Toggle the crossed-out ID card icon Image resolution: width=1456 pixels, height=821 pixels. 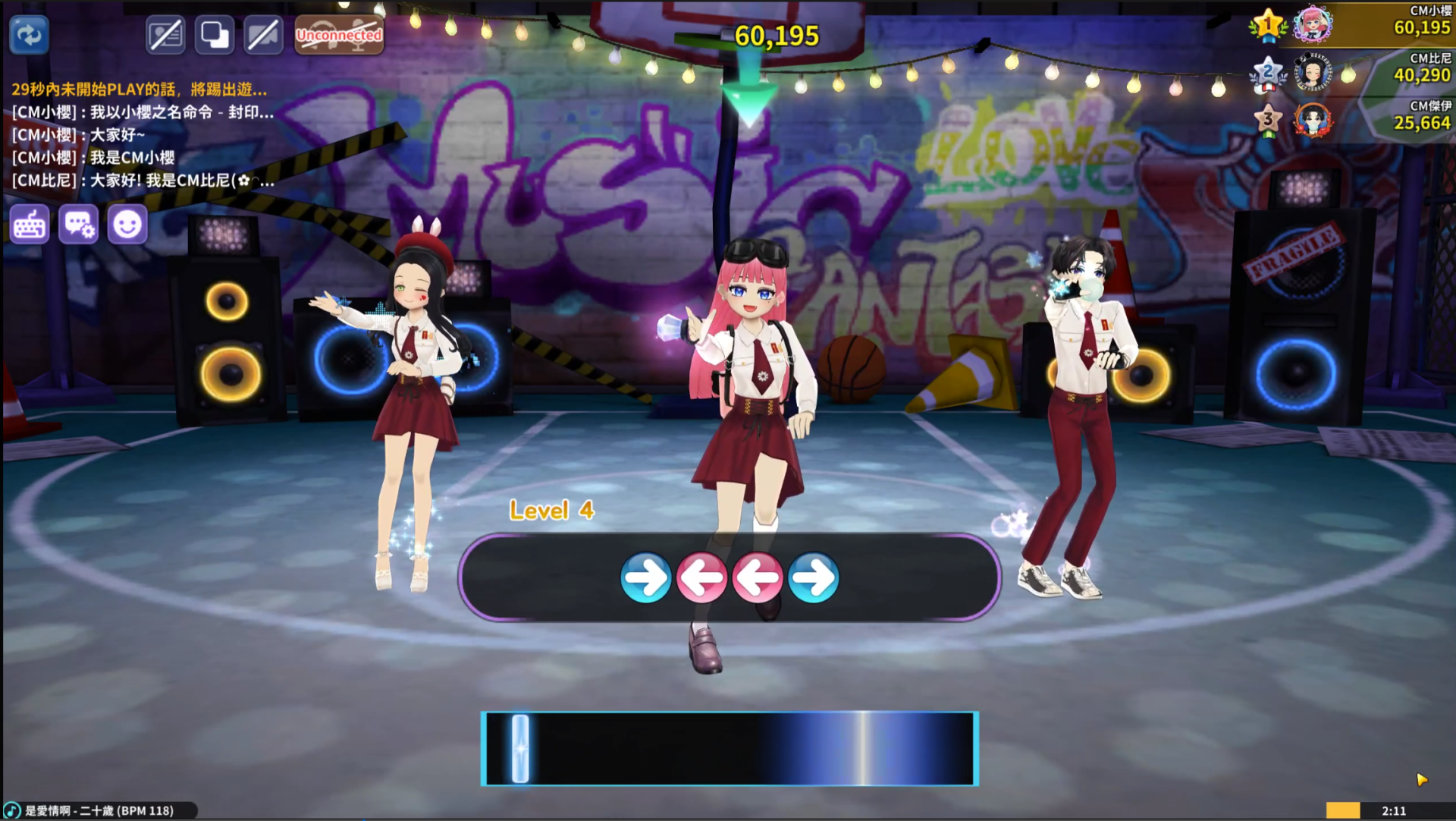click(x=165, y=35)
